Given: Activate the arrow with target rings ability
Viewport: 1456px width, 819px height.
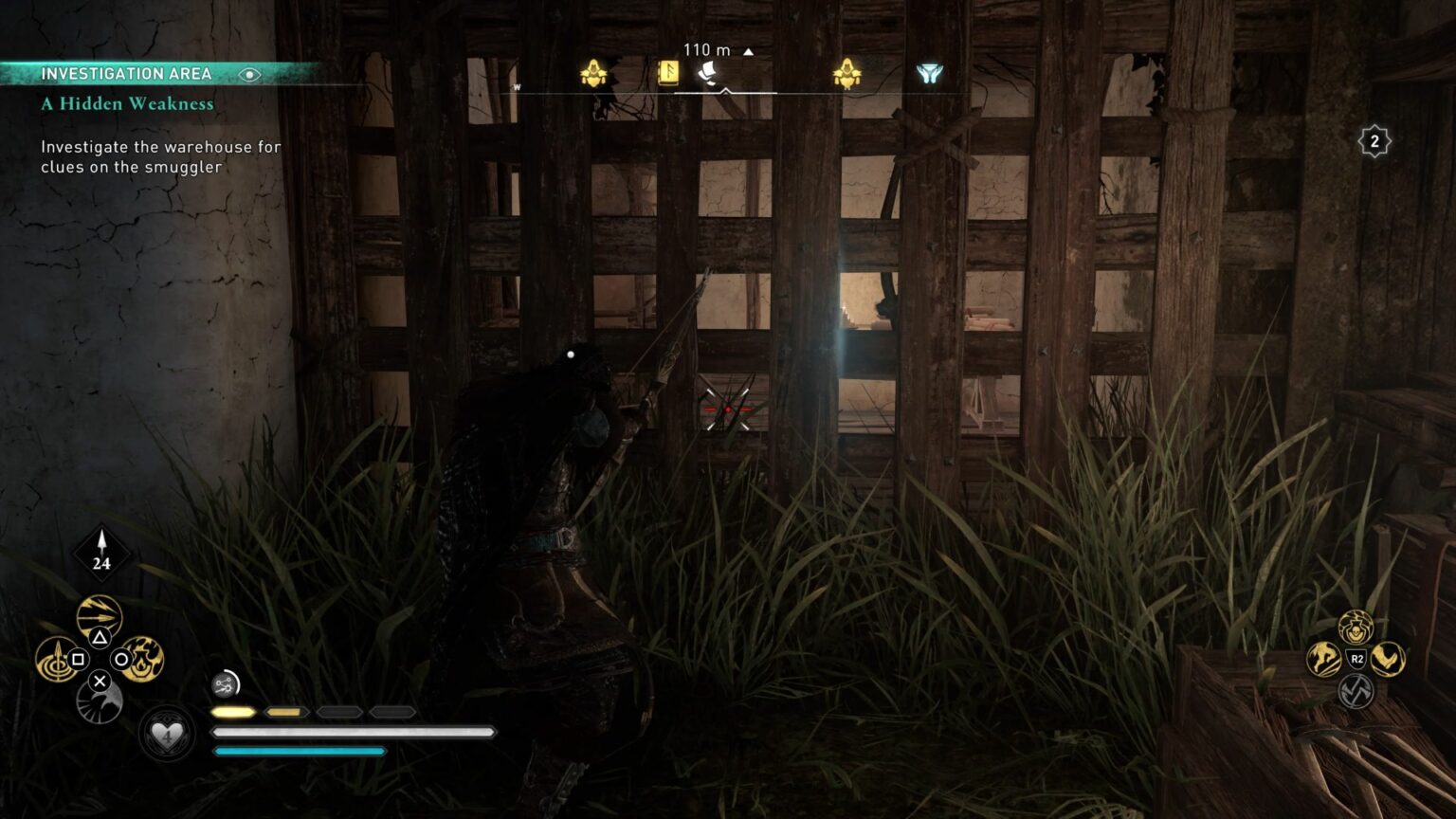Looking at the screenshot, I should click(56, 659).
